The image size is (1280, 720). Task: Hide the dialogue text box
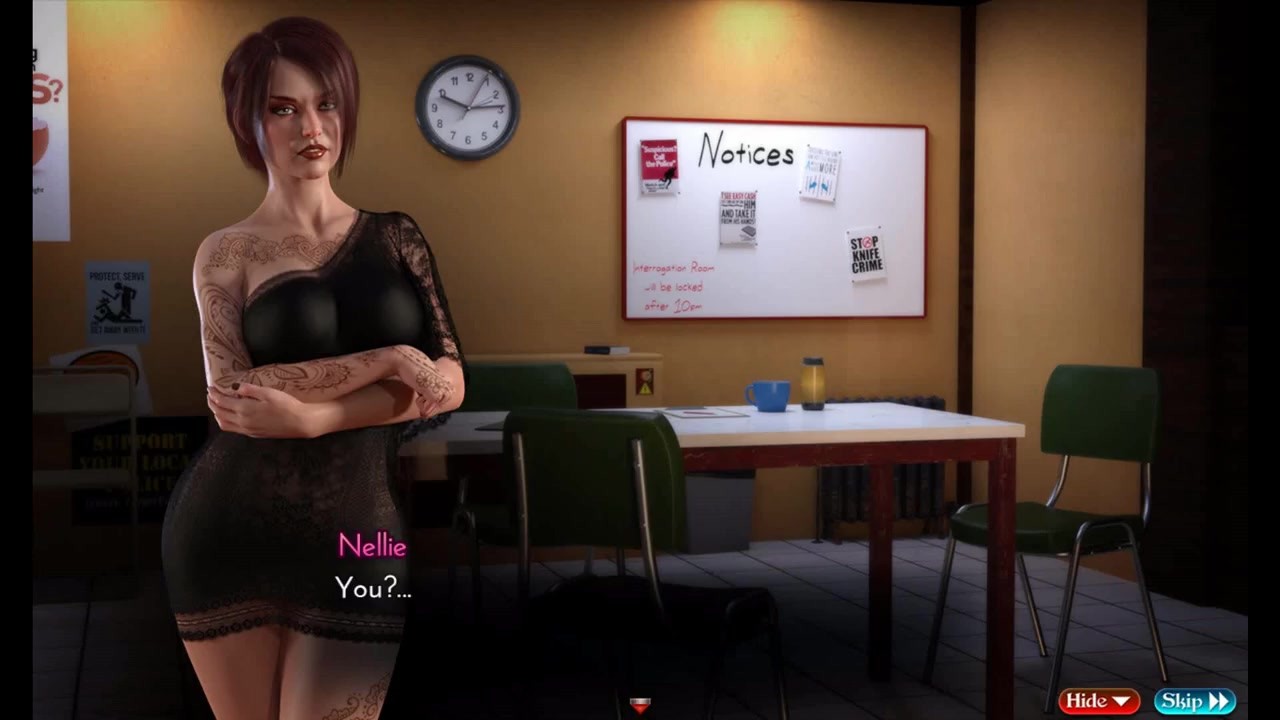coord(1098,701)
